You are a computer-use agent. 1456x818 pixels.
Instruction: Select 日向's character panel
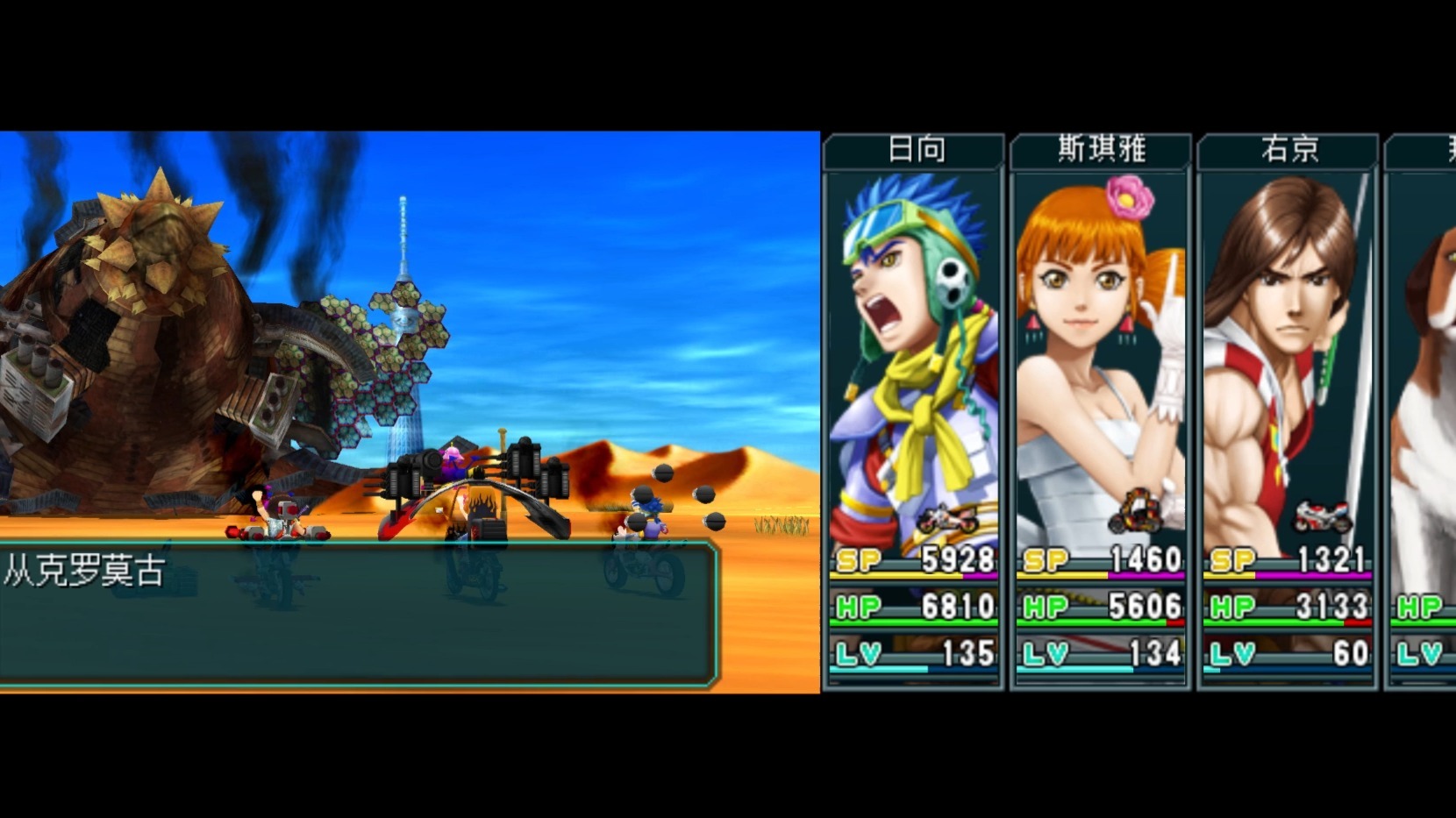[913, 412]
